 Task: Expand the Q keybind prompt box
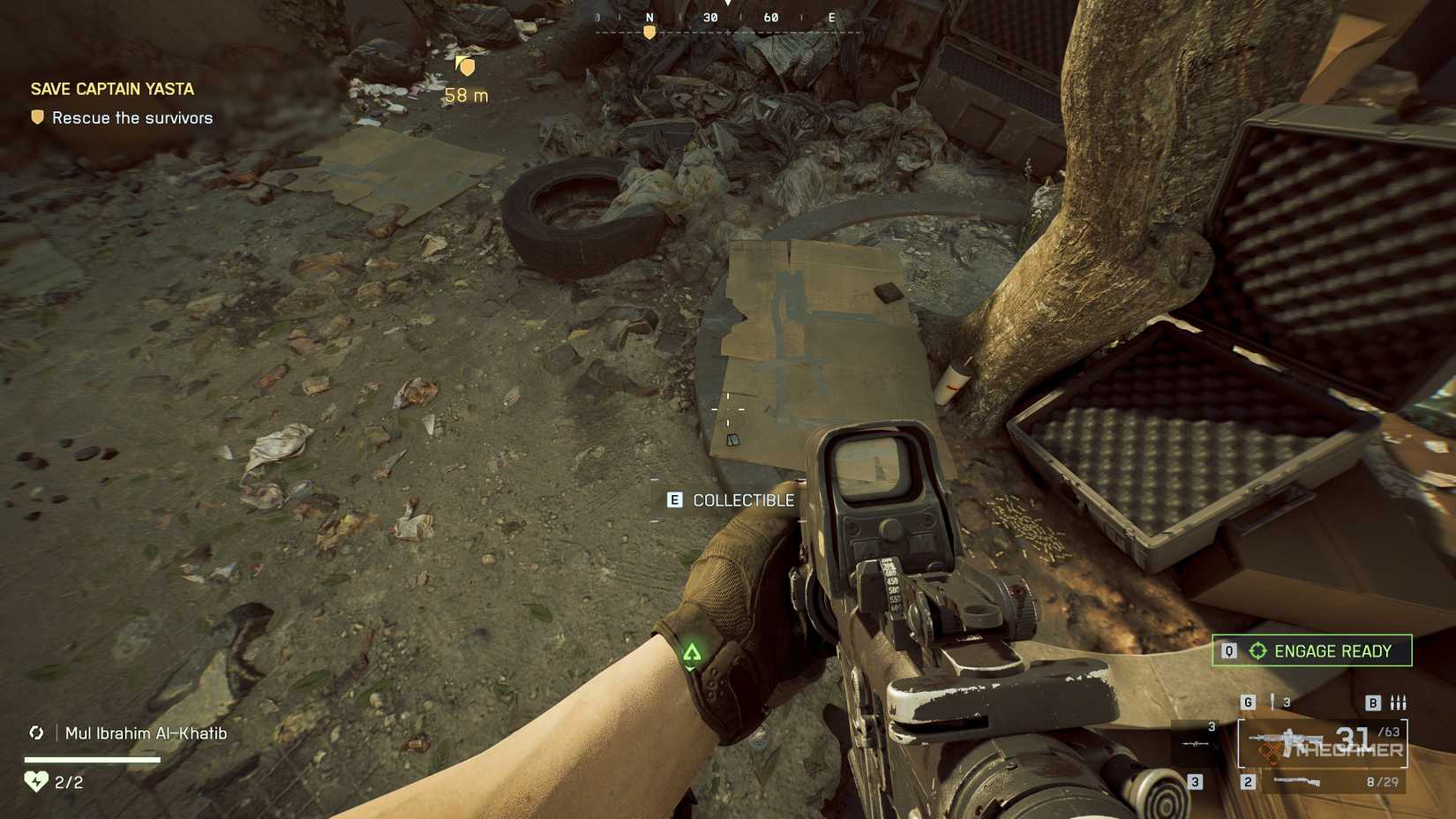click(x=1228, y=650)
